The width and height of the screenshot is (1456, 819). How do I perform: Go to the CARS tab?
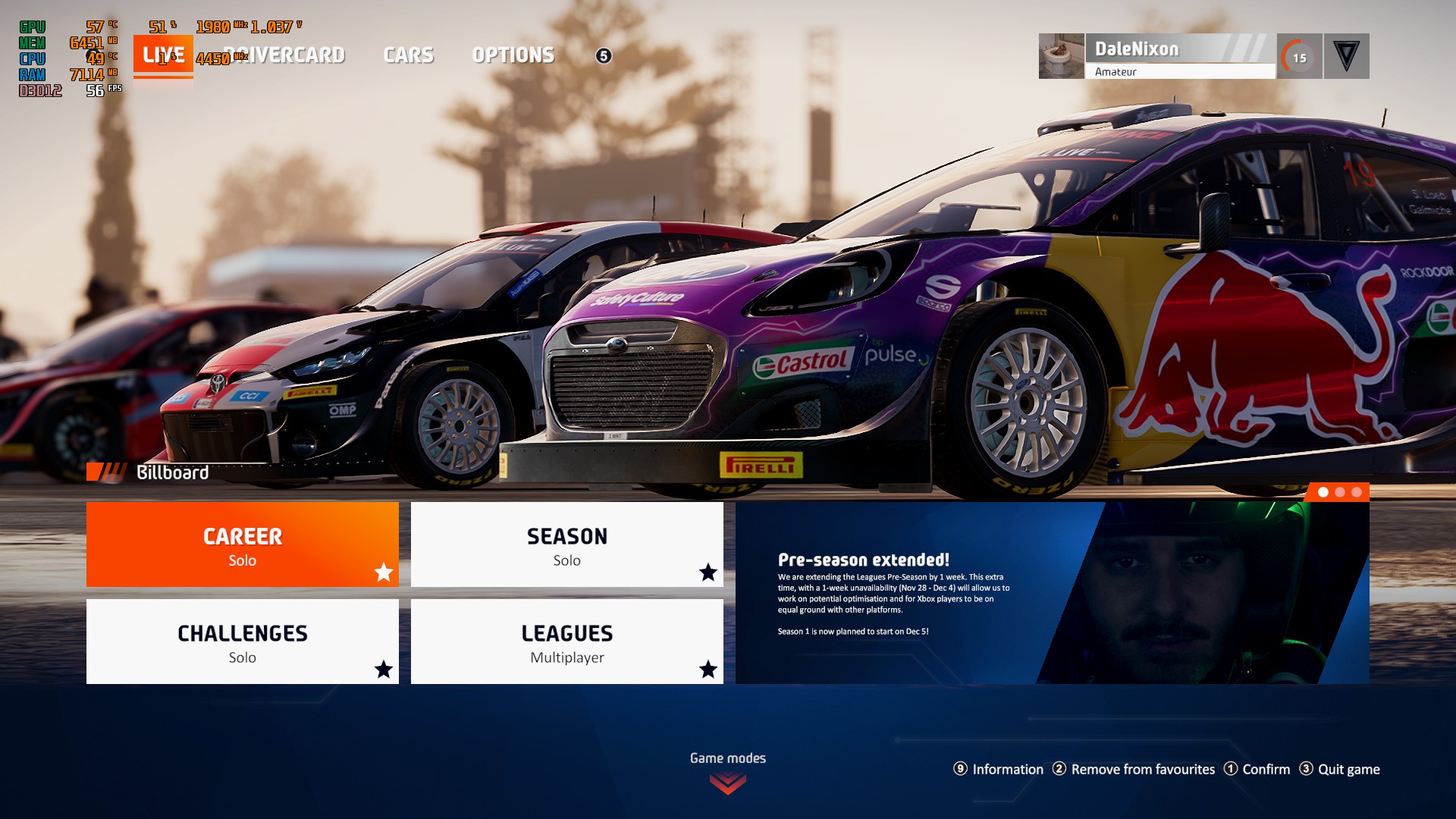[408, 55]
